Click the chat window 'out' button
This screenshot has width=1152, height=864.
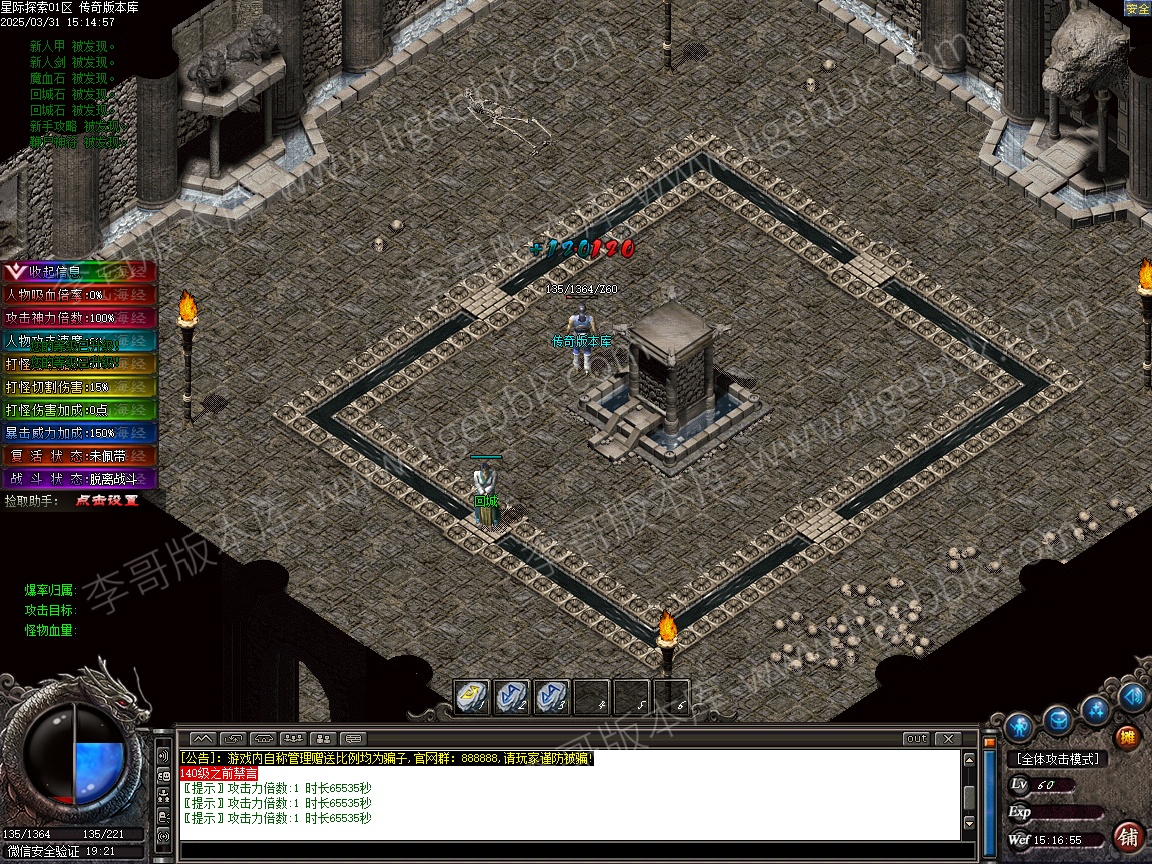pyautogui.click(x=916, y=739)
